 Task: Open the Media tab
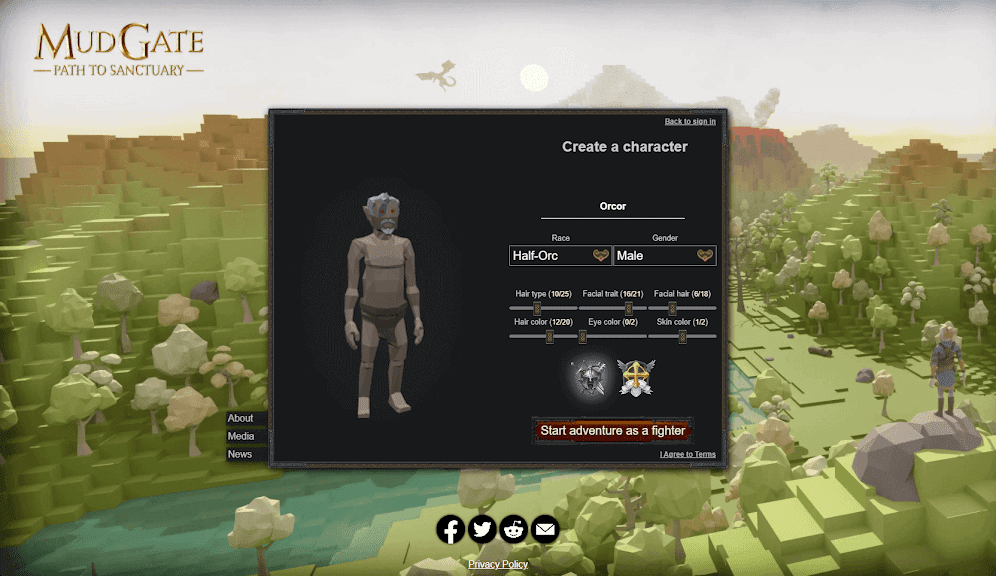pos(241,436)
